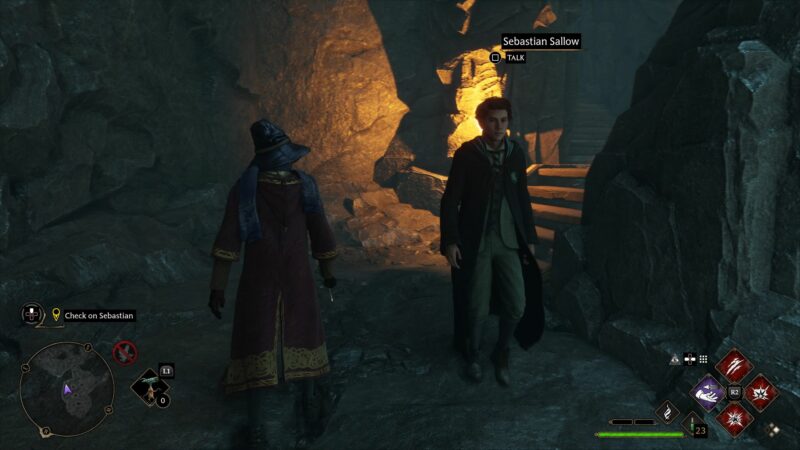
Task: Select the Mandrake item slot
Action: click(x=150, y=385)
